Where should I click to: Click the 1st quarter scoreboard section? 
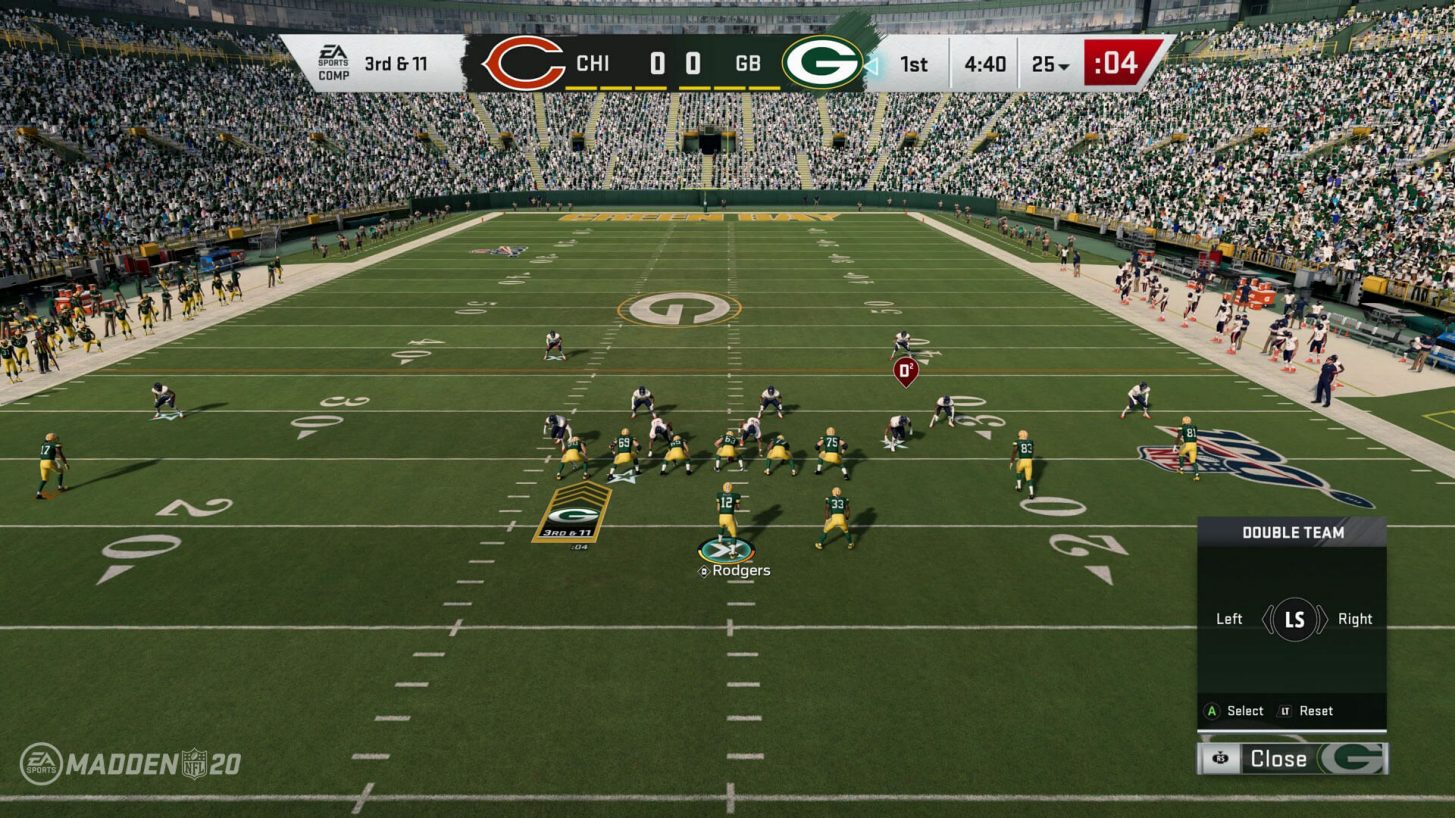coord(912,63)
